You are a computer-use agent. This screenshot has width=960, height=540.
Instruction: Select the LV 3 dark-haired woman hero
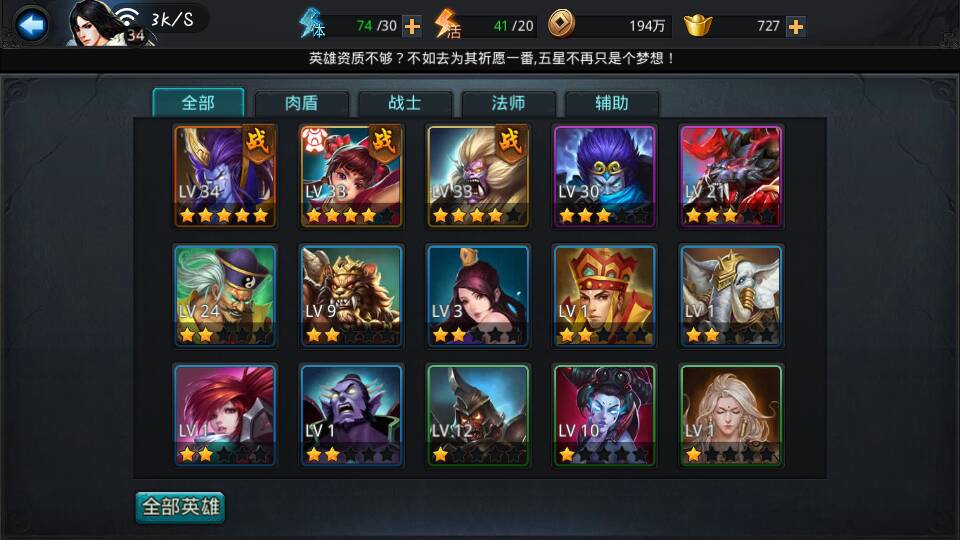(478, 296)
